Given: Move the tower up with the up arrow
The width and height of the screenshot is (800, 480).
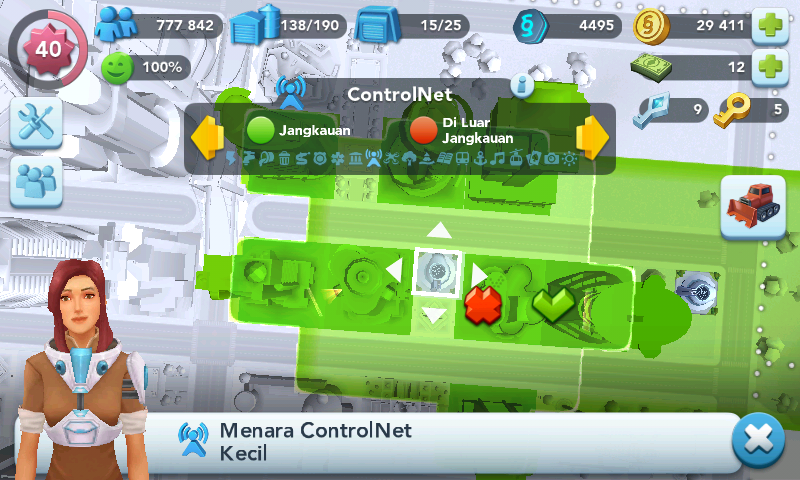Looking at the screenshot, I should (438, 231).
